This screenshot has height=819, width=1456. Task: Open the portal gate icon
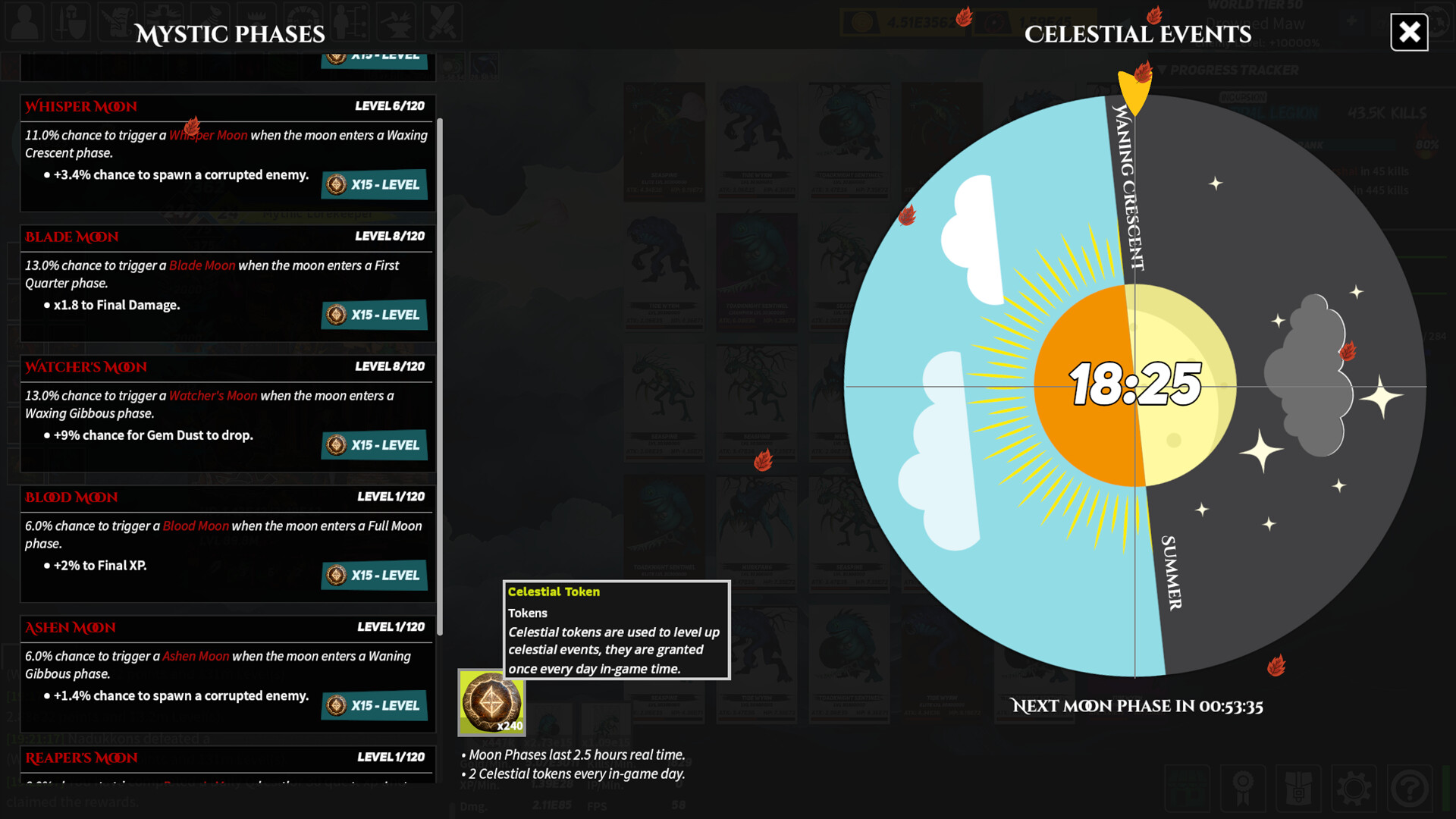pos(303,23)
